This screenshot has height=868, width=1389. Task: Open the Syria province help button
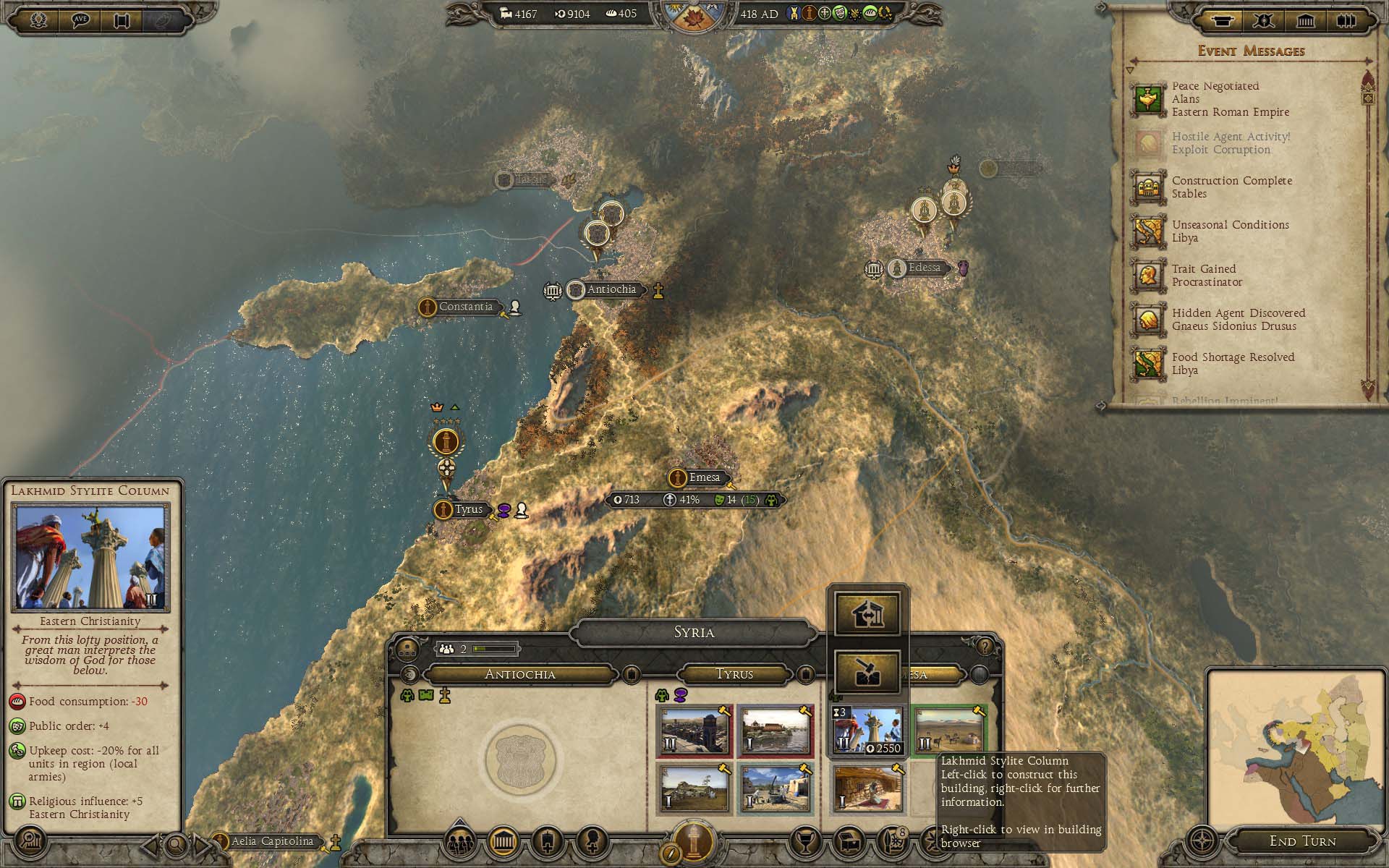[984, 646]
